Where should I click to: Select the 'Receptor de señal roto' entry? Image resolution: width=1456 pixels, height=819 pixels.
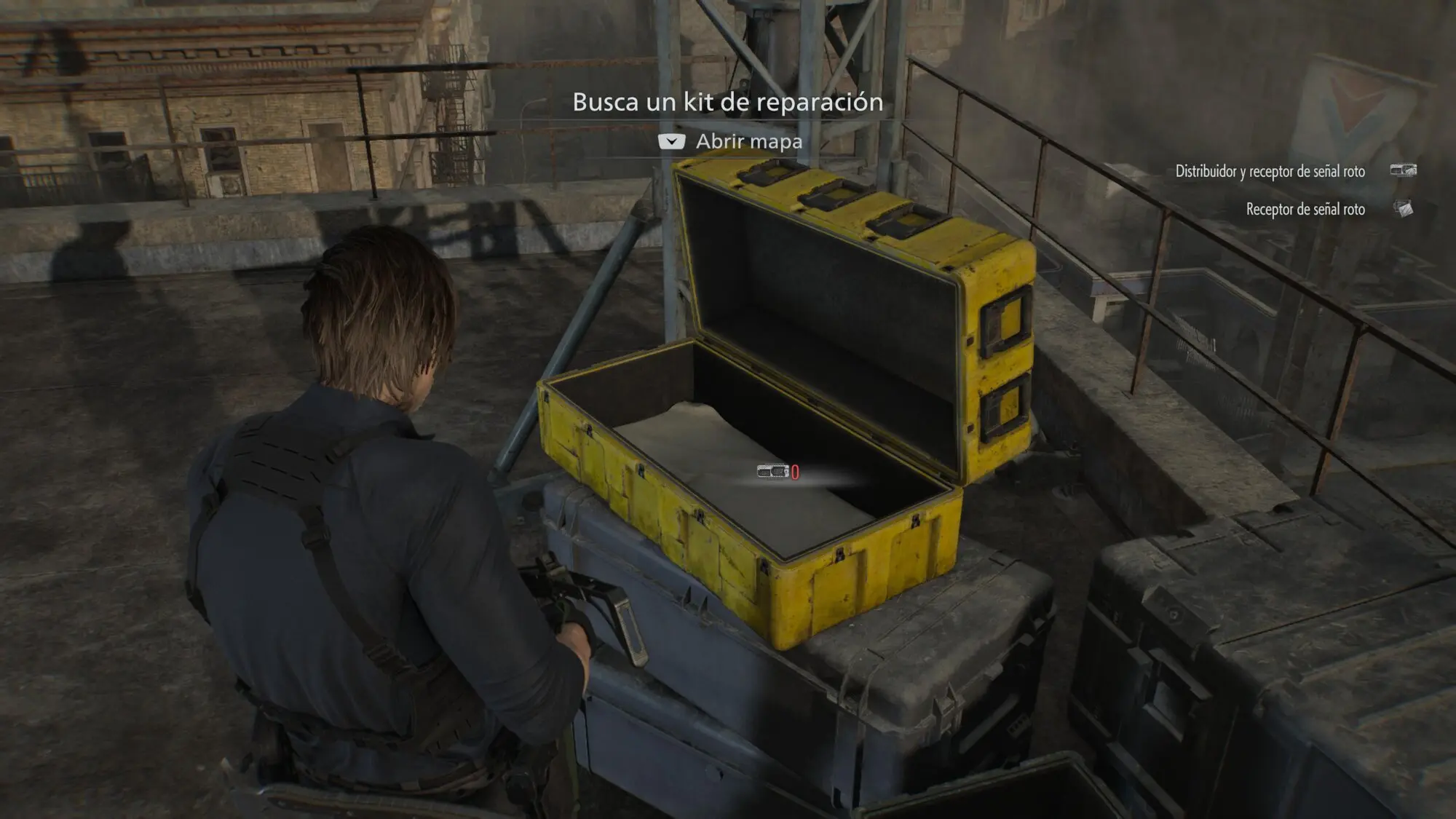tap(1305, 210)
